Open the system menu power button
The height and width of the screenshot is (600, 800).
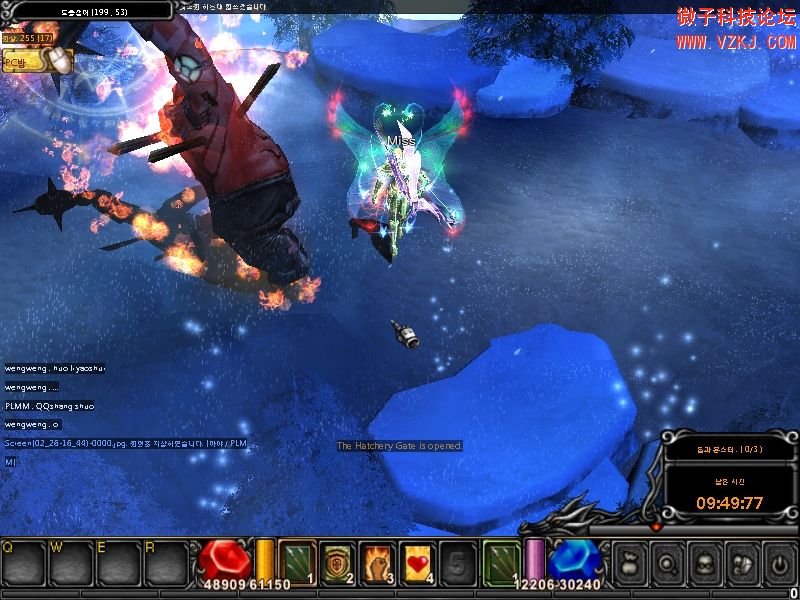[777, 563]
